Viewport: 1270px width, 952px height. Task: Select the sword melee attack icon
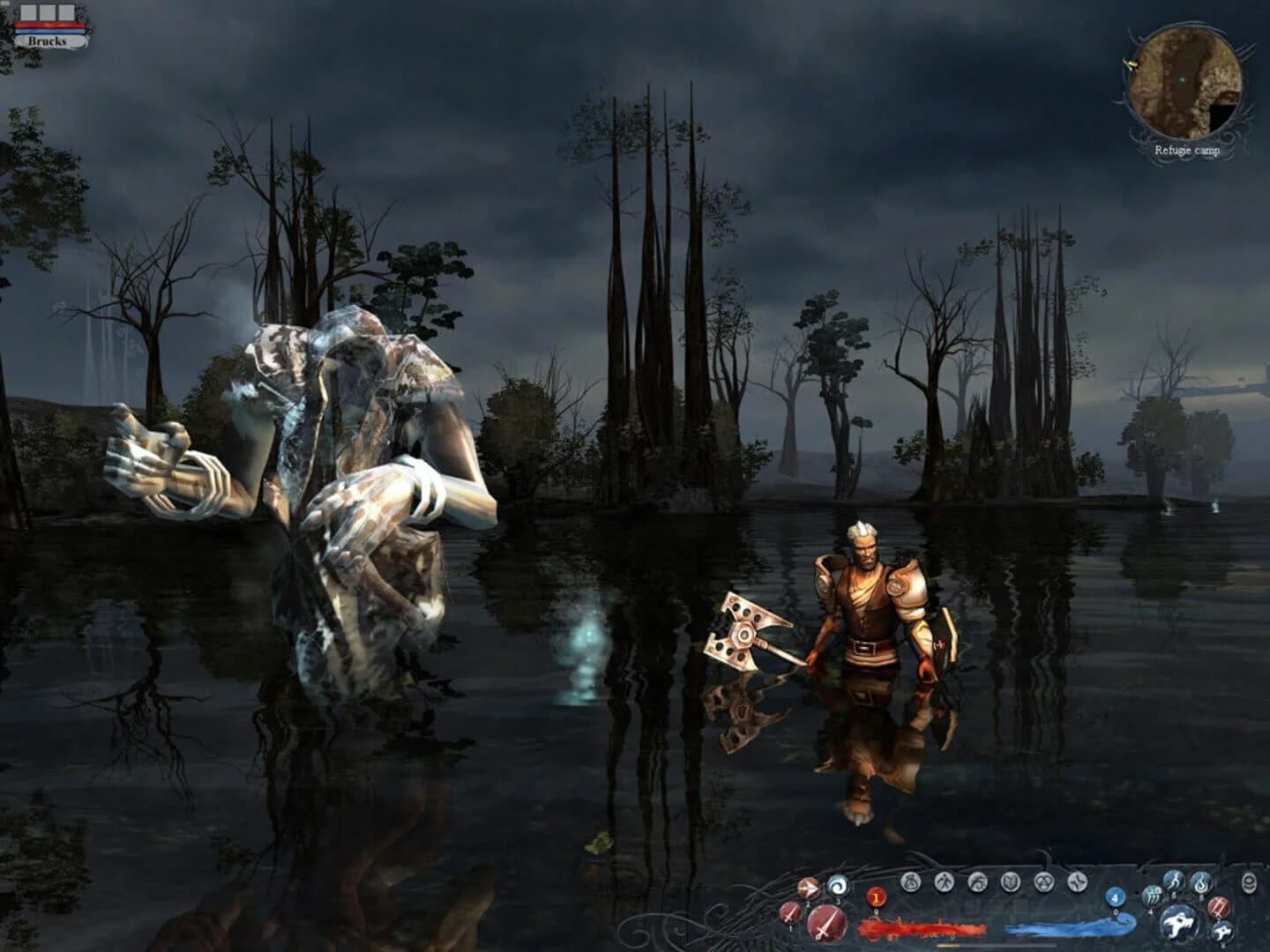tap(827, 922)
